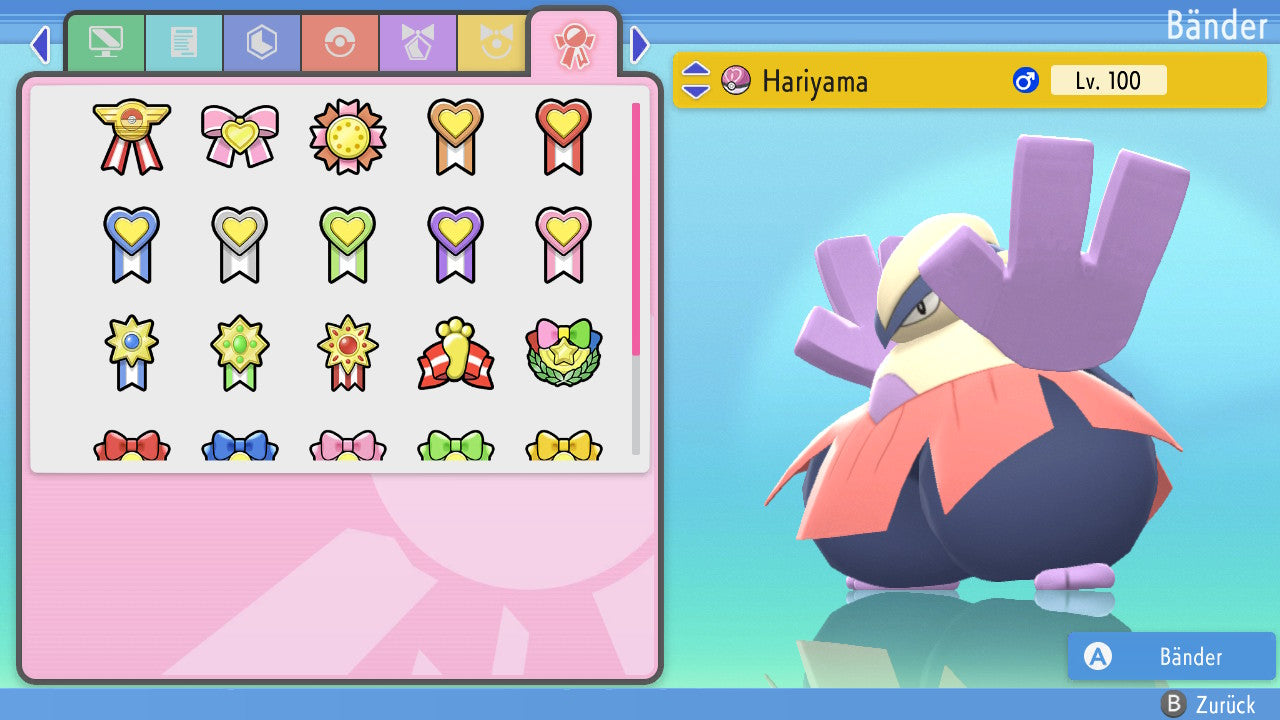Open the purple contest moves tab
1280x720 pixels.
[418, 42]
